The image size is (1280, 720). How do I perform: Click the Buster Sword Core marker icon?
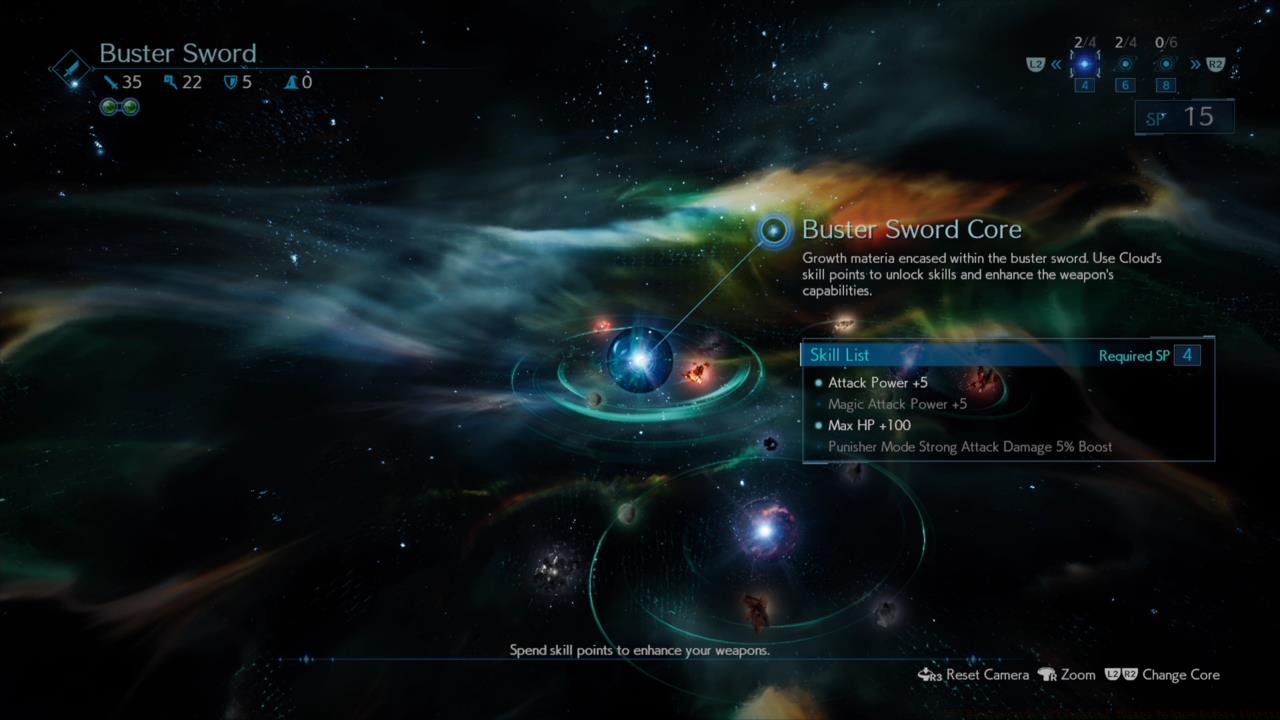coord(774,231)
